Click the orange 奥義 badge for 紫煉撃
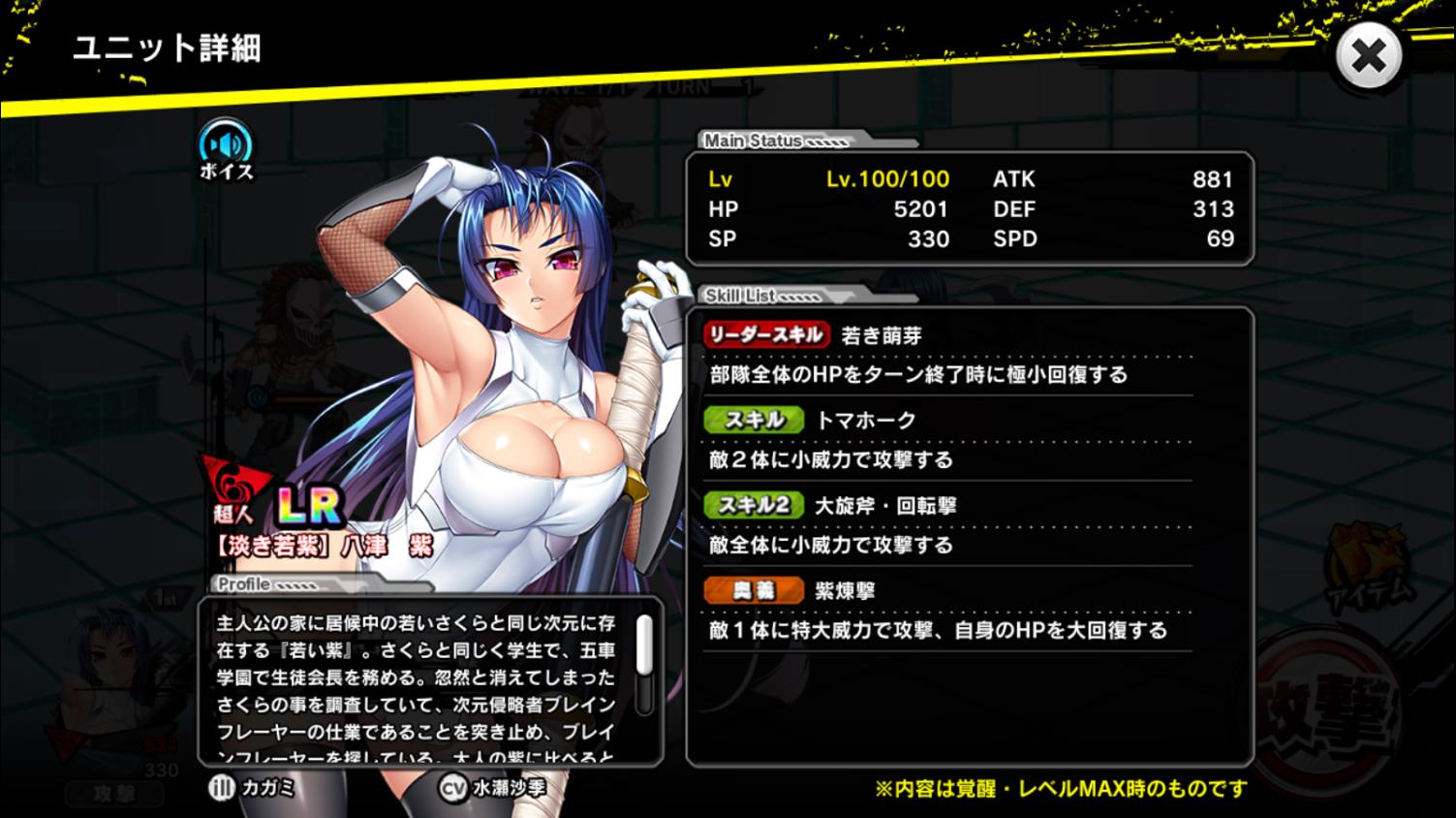This screenshot has height=818, width=1456. click(x=756, y=588)
